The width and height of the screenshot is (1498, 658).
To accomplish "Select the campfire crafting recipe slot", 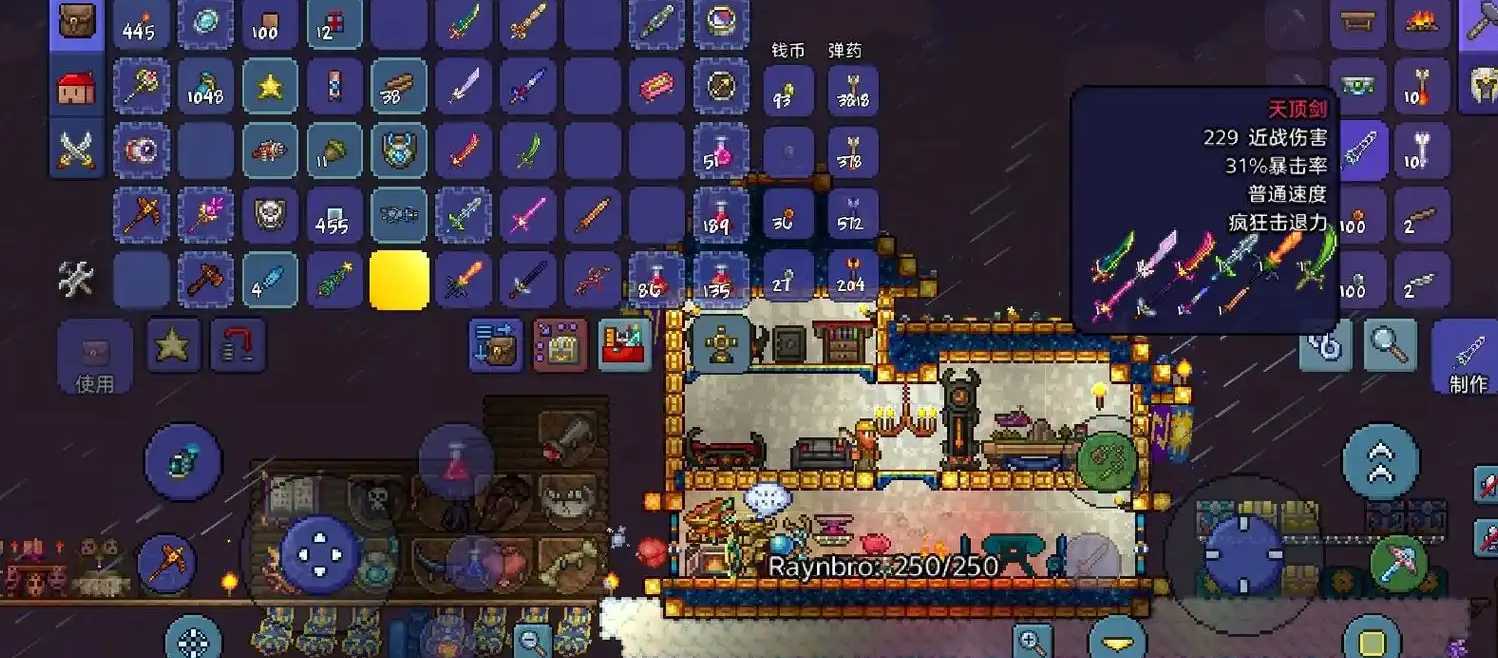I will (1422, 23).
